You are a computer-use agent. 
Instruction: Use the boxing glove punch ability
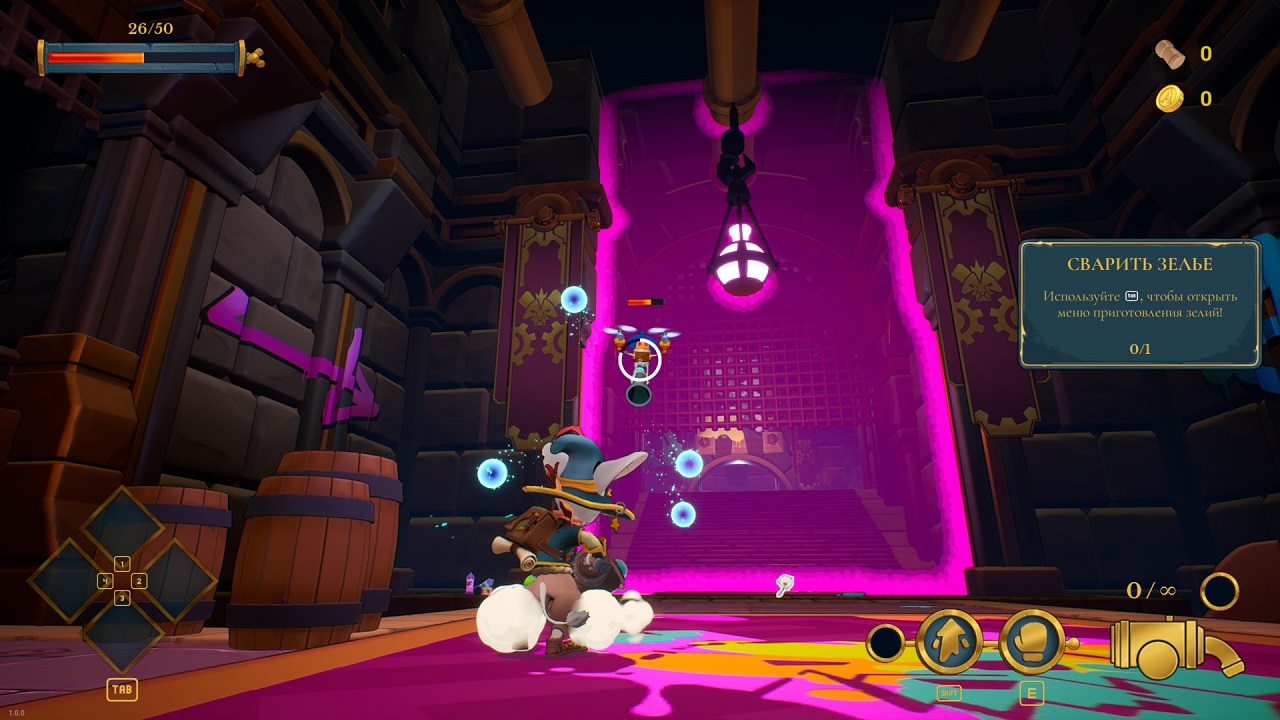1031,642
